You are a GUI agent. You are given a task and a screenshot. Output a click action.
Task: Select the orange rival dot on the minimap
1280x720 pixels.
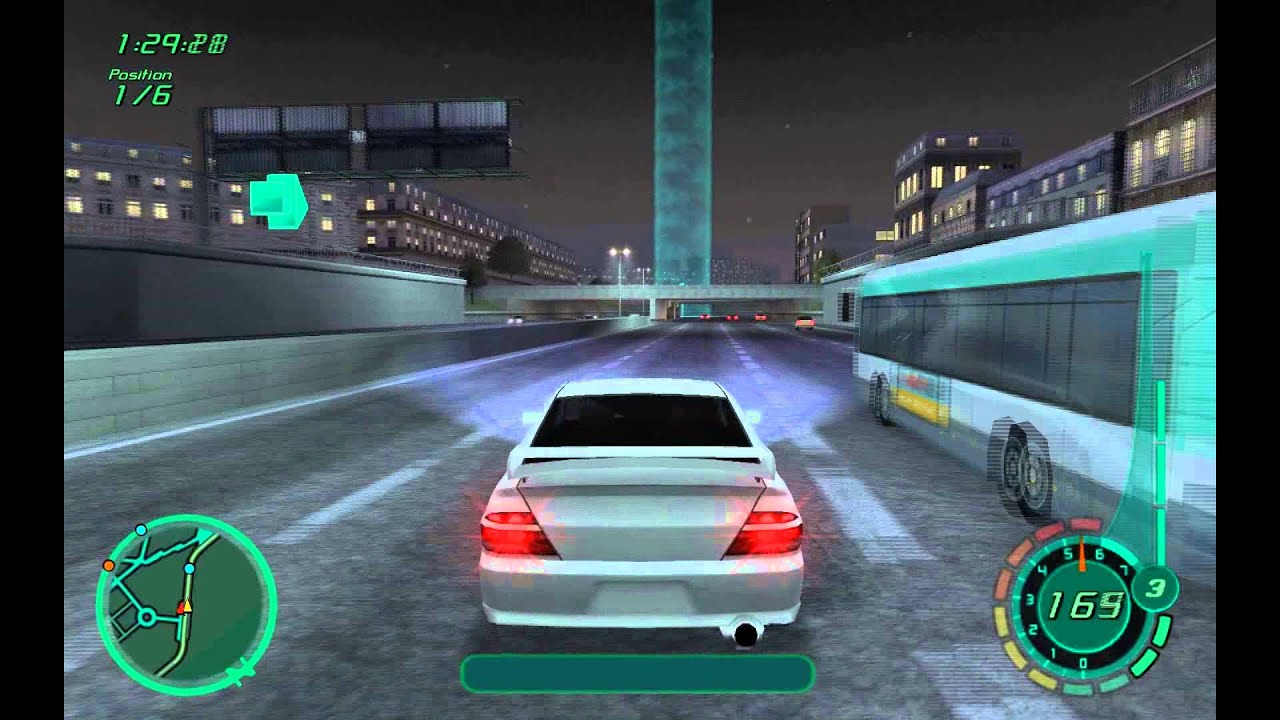pyautogui.click(x=108, y=565)
